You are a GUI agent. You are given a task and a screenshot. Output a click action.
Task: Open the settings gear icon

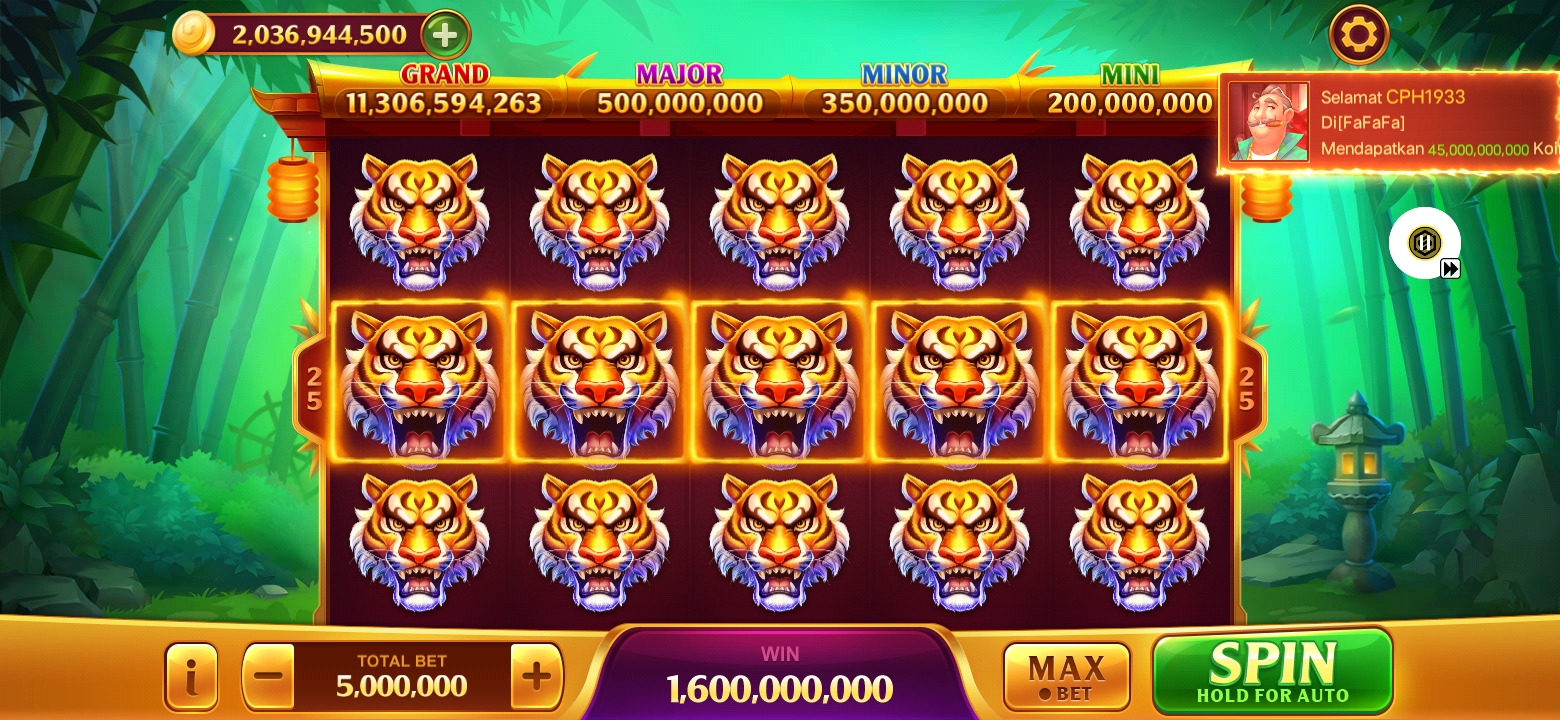point(1360,34)
